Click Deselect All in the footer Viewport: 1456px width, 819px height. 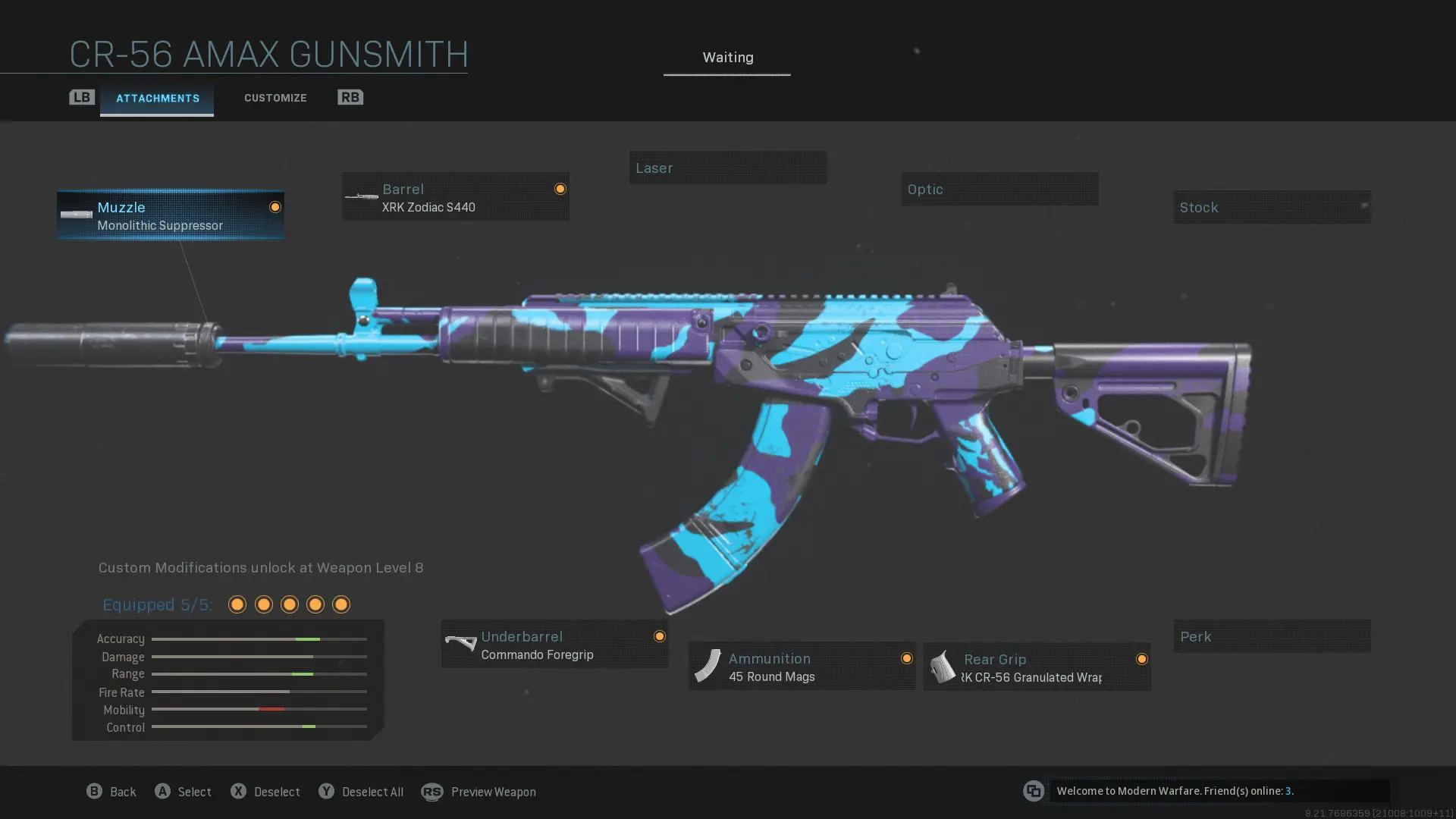click(x=361, y=792)
